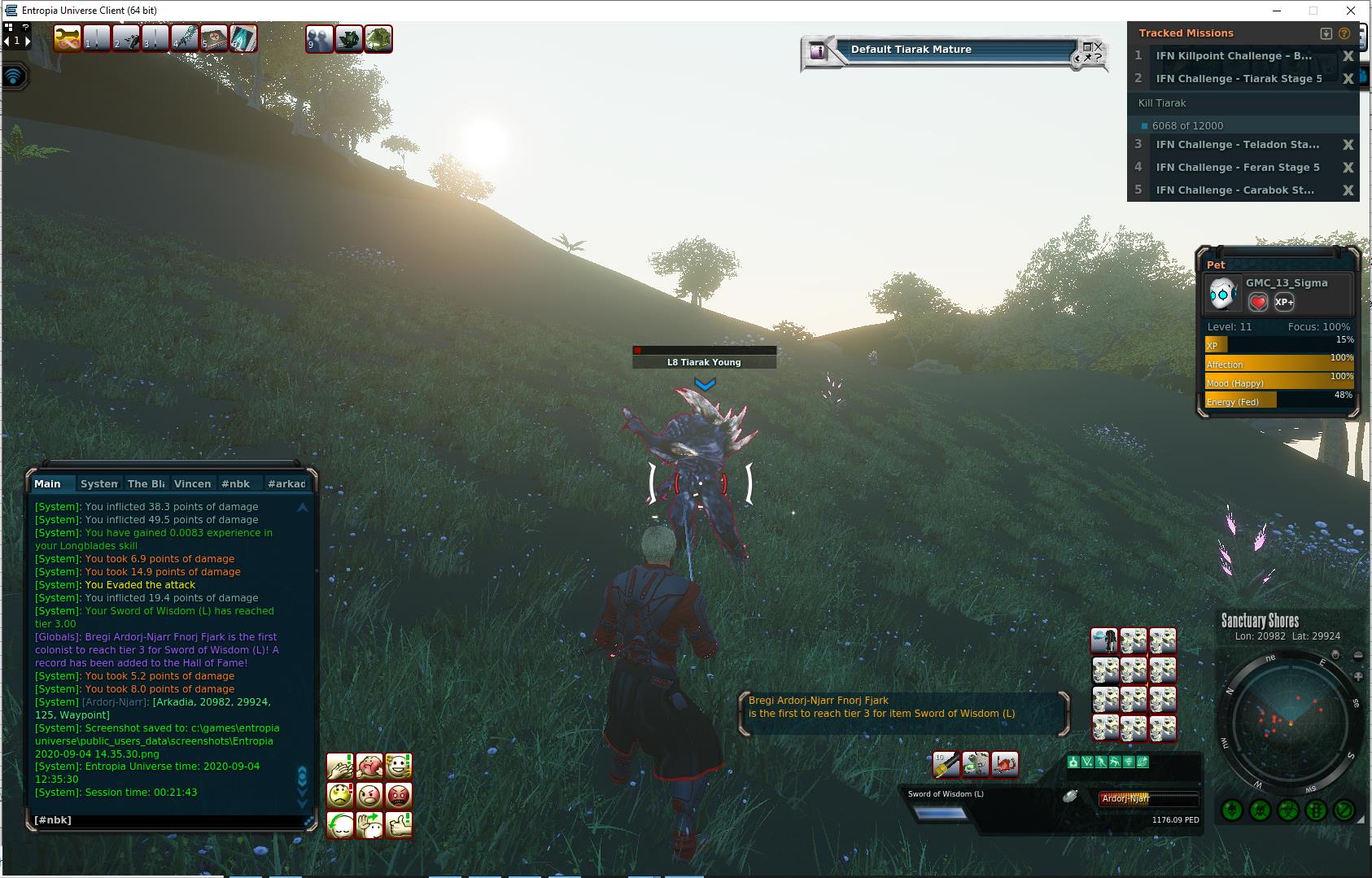Switch to the System chat tab
Viewport: 1372px width, 878px height.
point(99,483)
